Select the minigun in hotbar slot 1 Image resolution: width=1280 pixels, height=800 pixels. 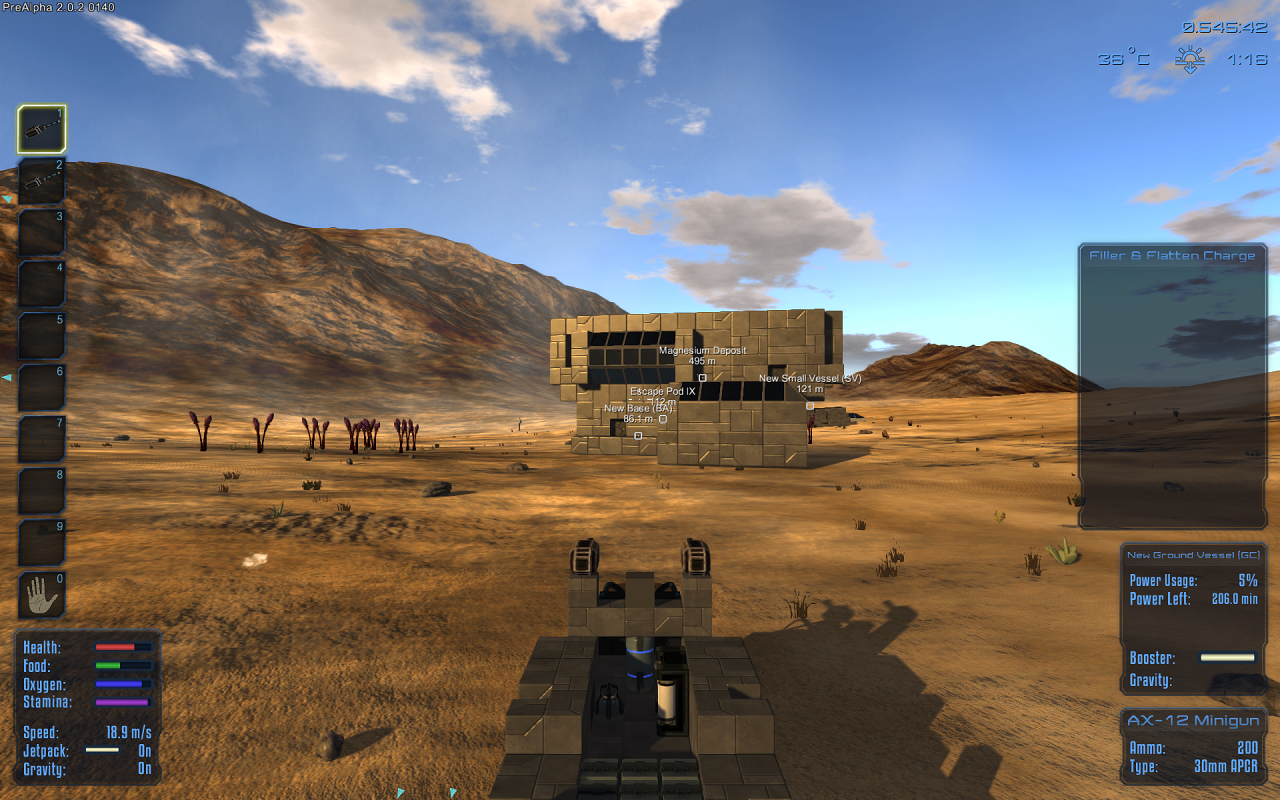point(41,130)
